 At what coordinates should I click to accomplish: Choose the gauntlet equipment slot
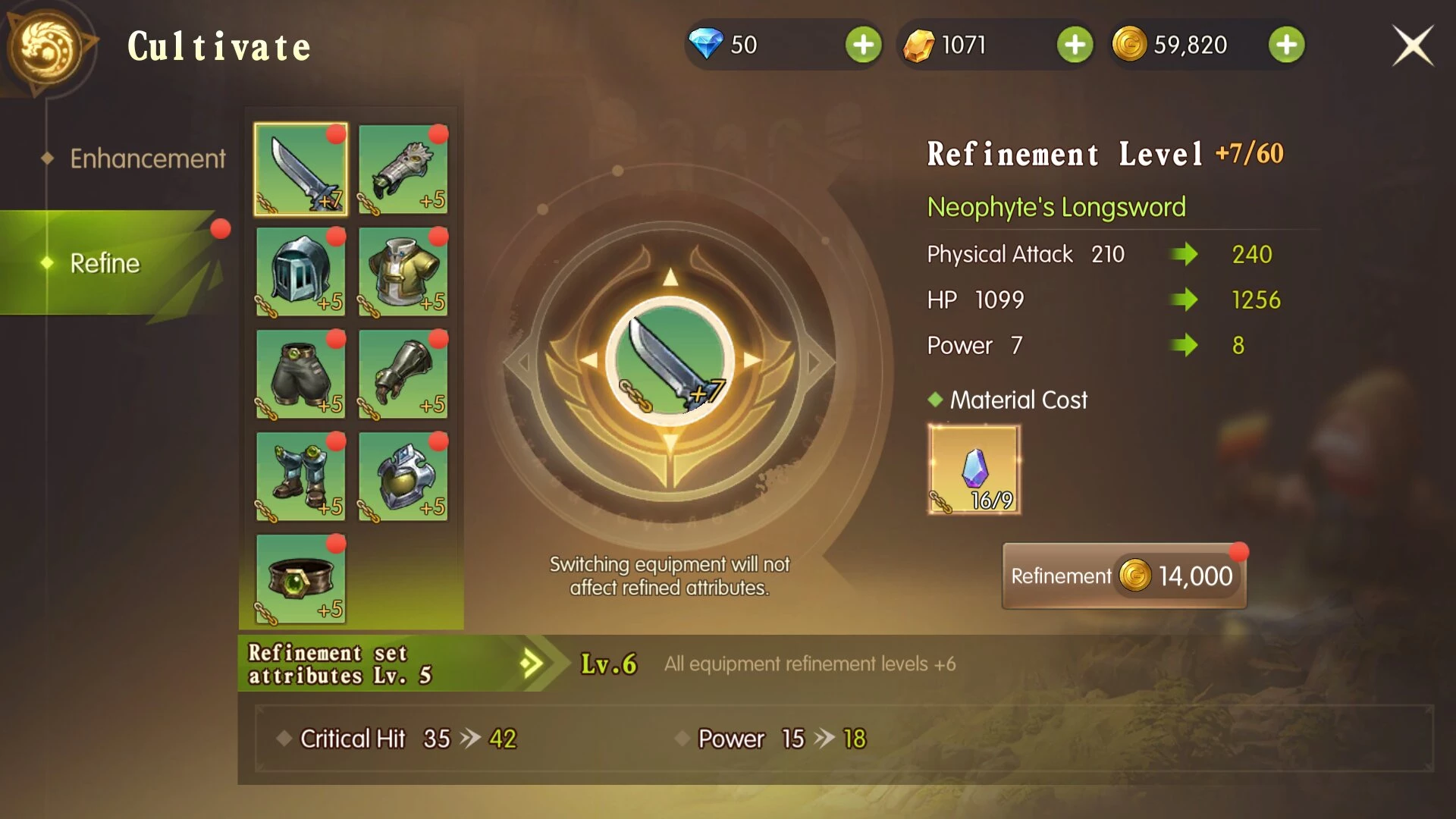403,374
